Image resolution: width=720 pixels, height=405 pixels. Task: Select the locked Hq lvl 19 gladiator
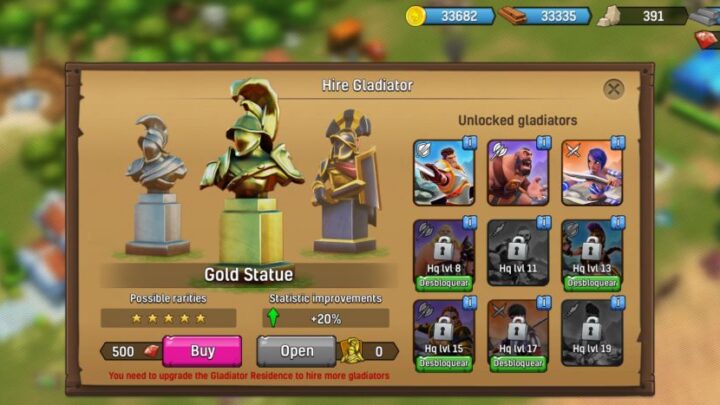point(592,332)
